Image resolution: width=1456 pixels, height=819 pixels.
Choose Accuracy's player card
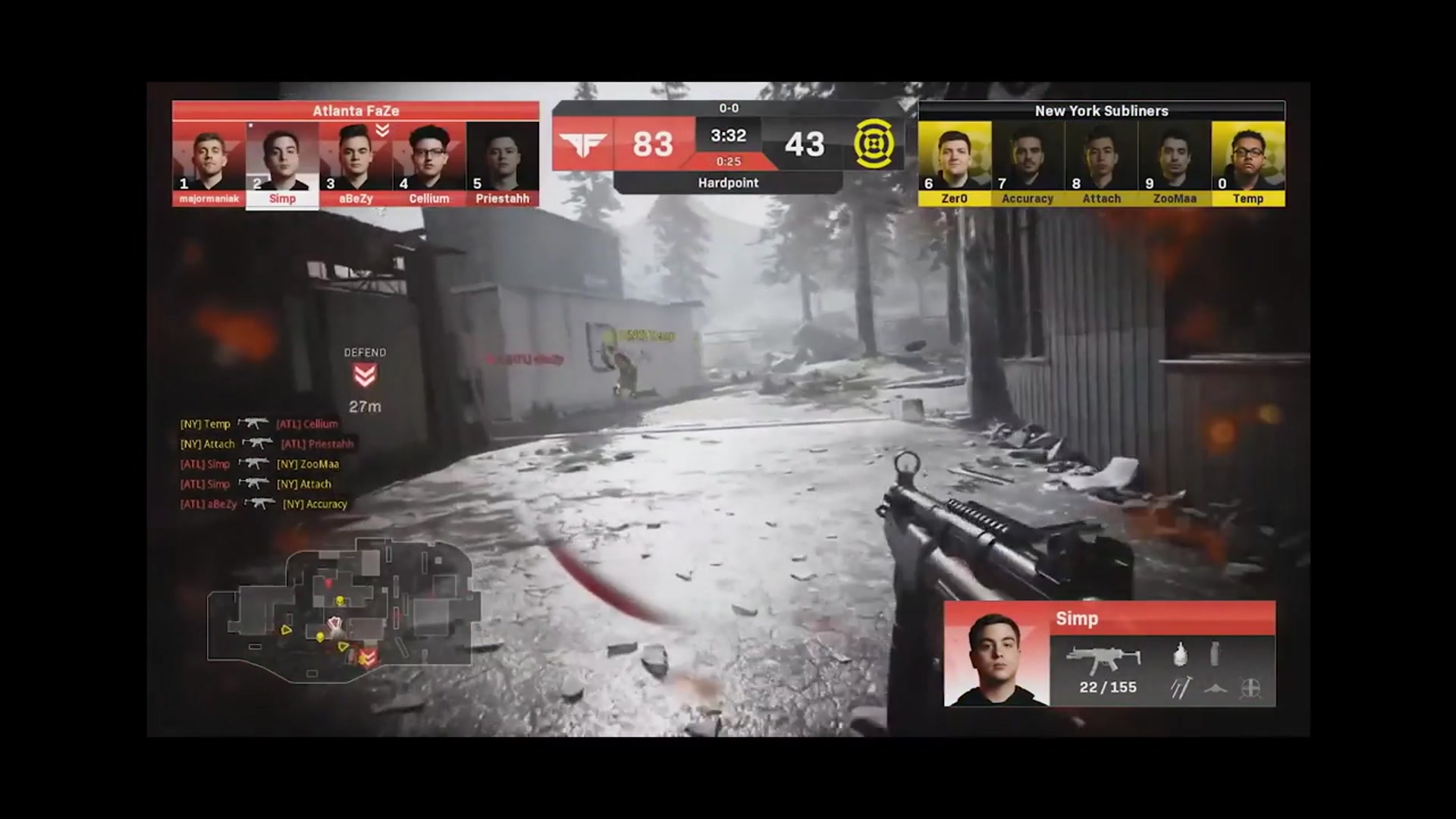pos(1028,157)
